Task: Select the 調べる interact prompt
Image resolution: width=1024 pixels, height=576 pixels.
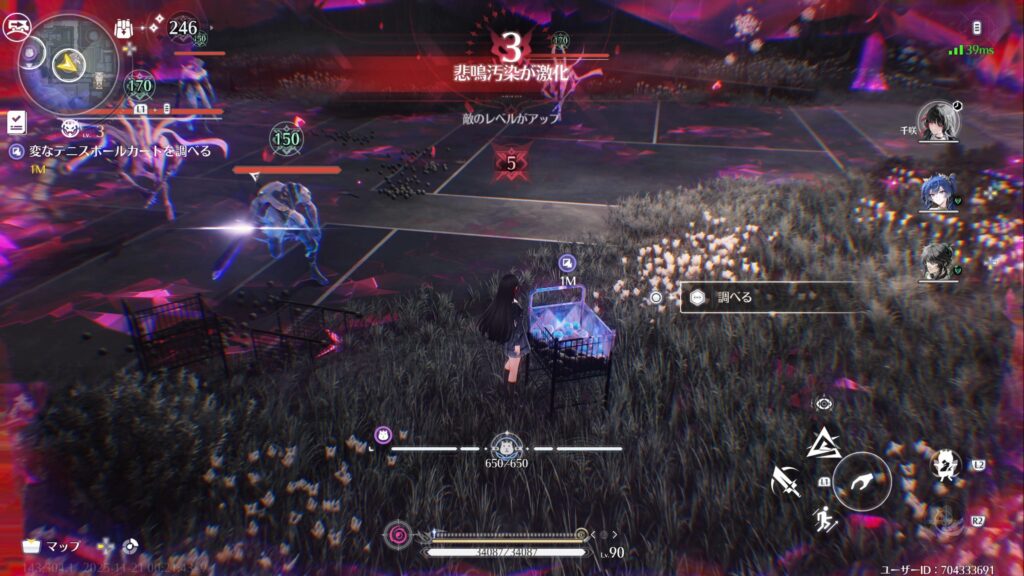Action: tap(767, 297)
